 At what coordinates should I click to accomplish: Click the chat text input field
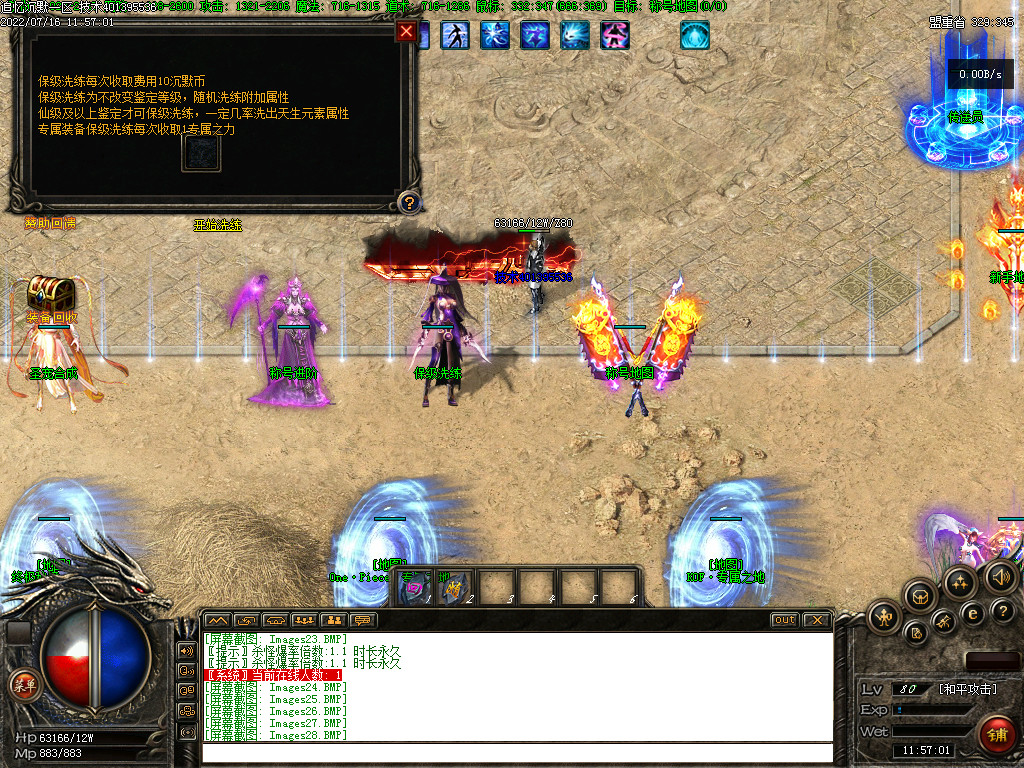pos(517,753)
